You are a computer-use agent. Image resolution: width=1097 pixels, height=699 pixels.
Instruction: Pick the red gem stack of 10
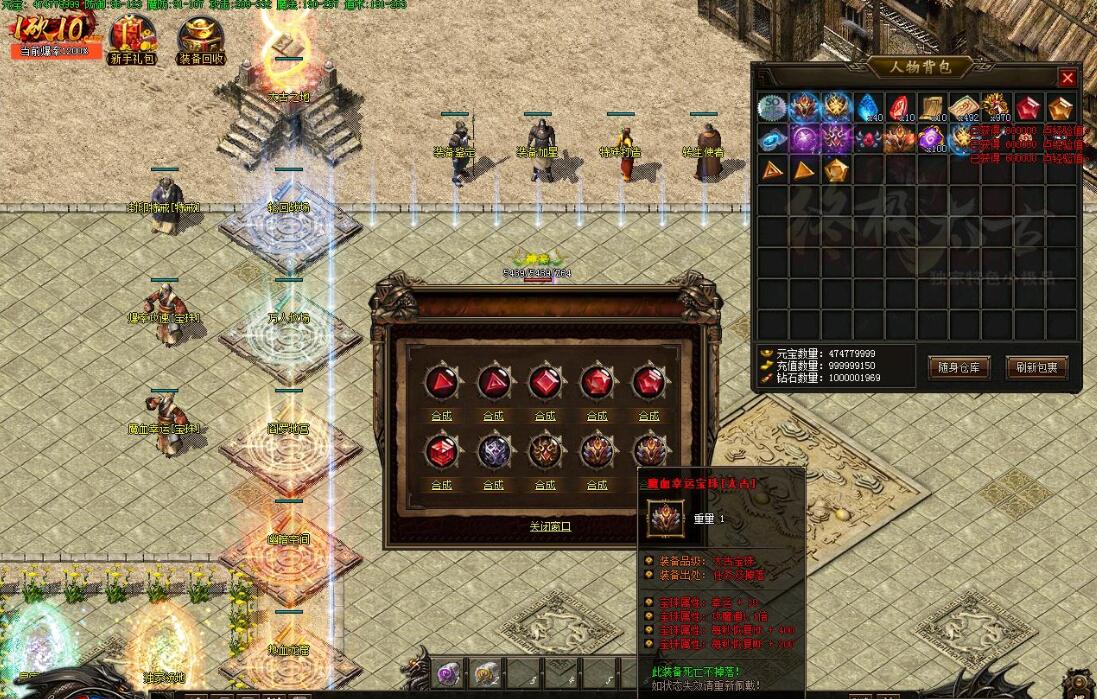(x=900, y=108)
